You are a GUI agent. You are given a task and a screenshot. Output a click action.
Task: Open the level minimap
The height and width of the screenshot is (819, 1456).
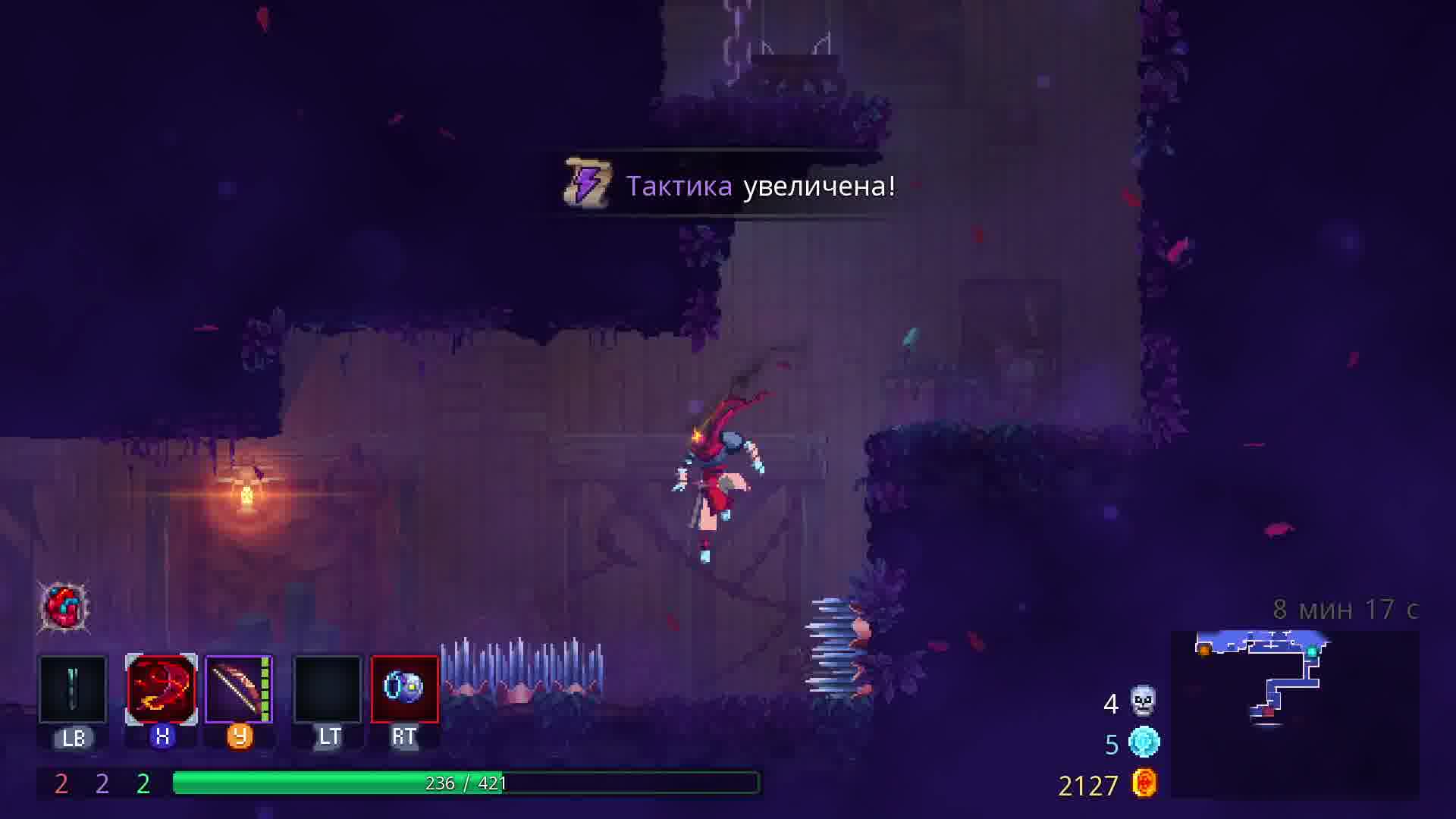1294,713
